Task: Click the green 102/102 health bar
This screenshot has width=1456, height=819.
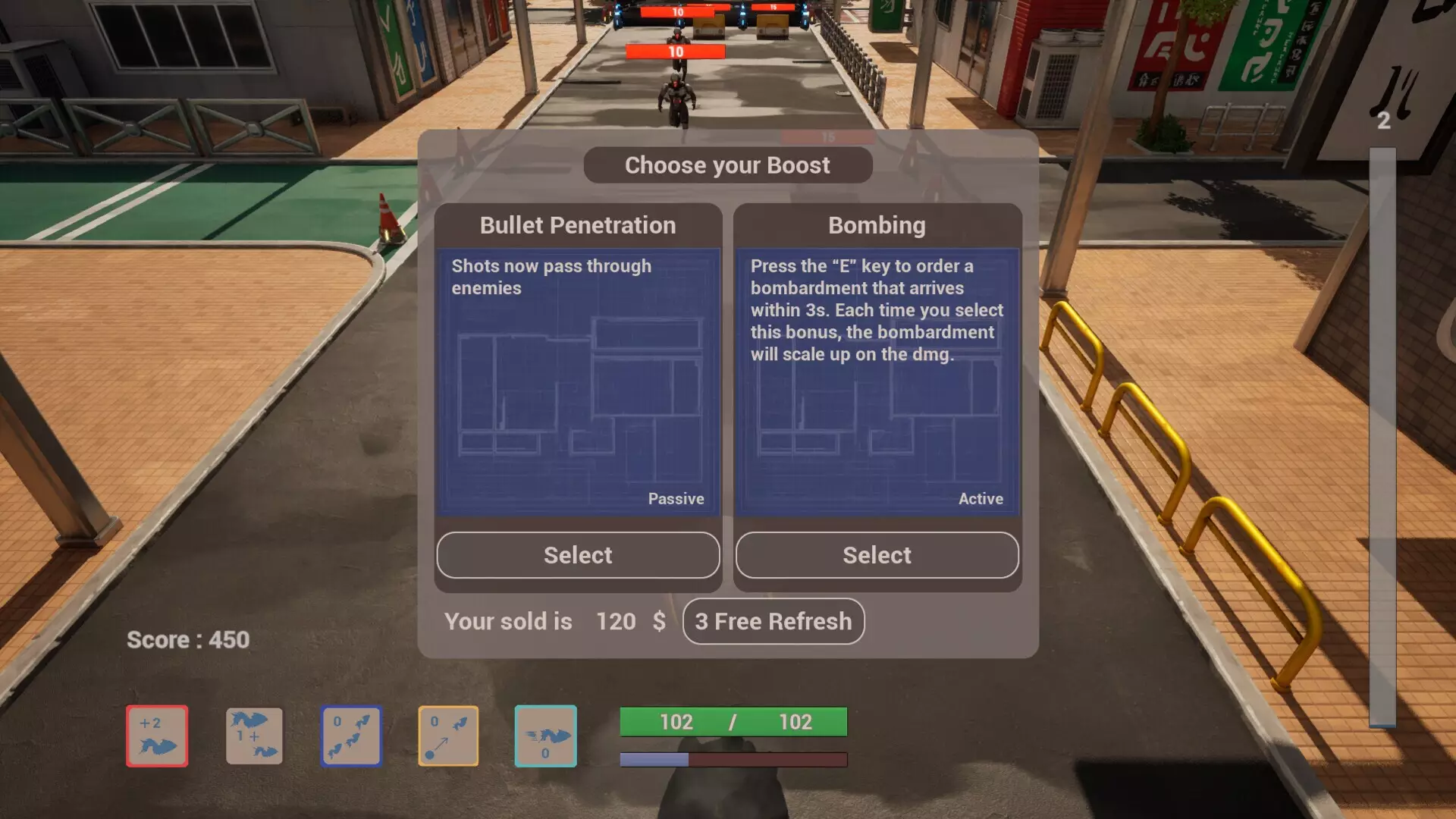Action: point(733,722)
